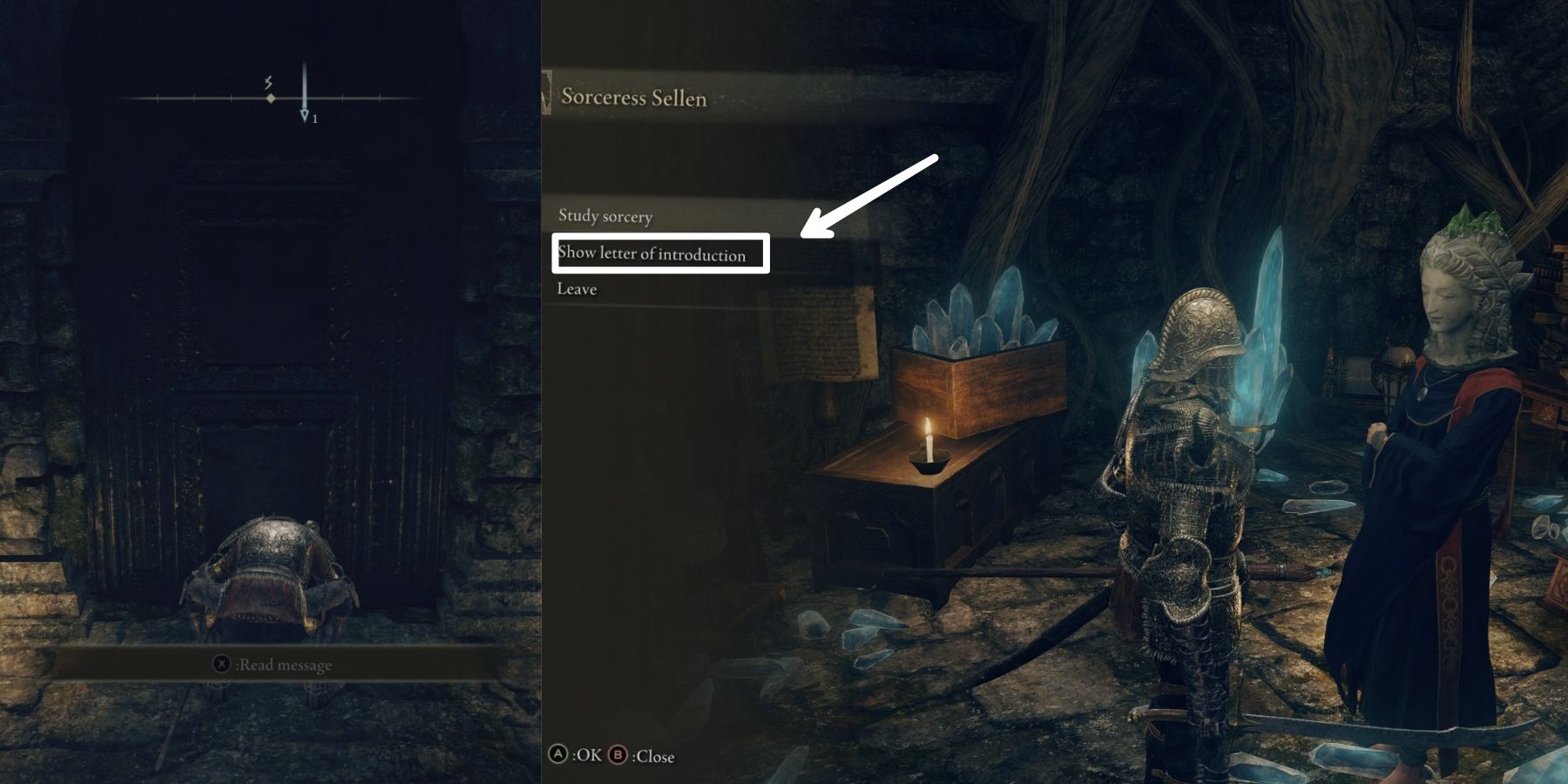Click the spell icon above the compass bar

[x=268, y=82]
